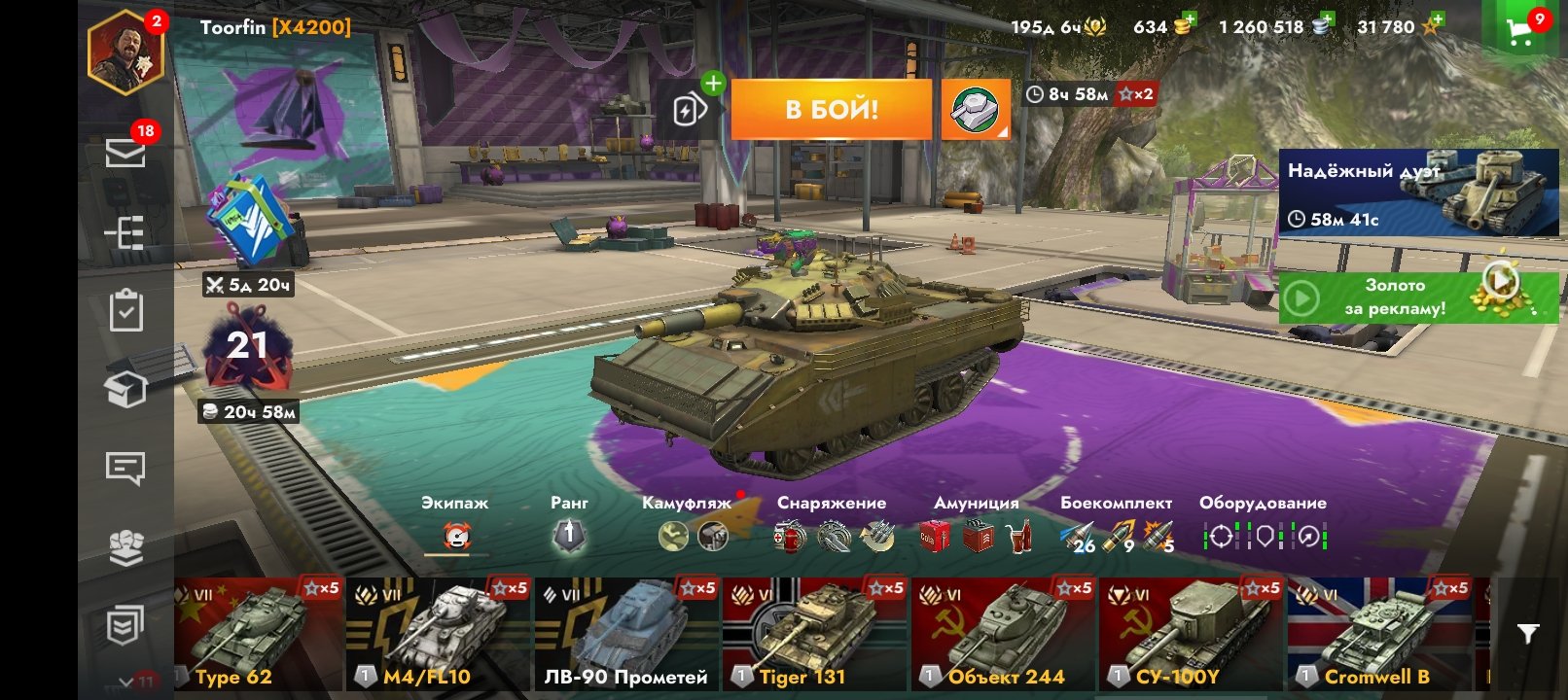Open the tank carousel filter
The height and width of the screenshot is (700, 1568).
[1528, 635]
